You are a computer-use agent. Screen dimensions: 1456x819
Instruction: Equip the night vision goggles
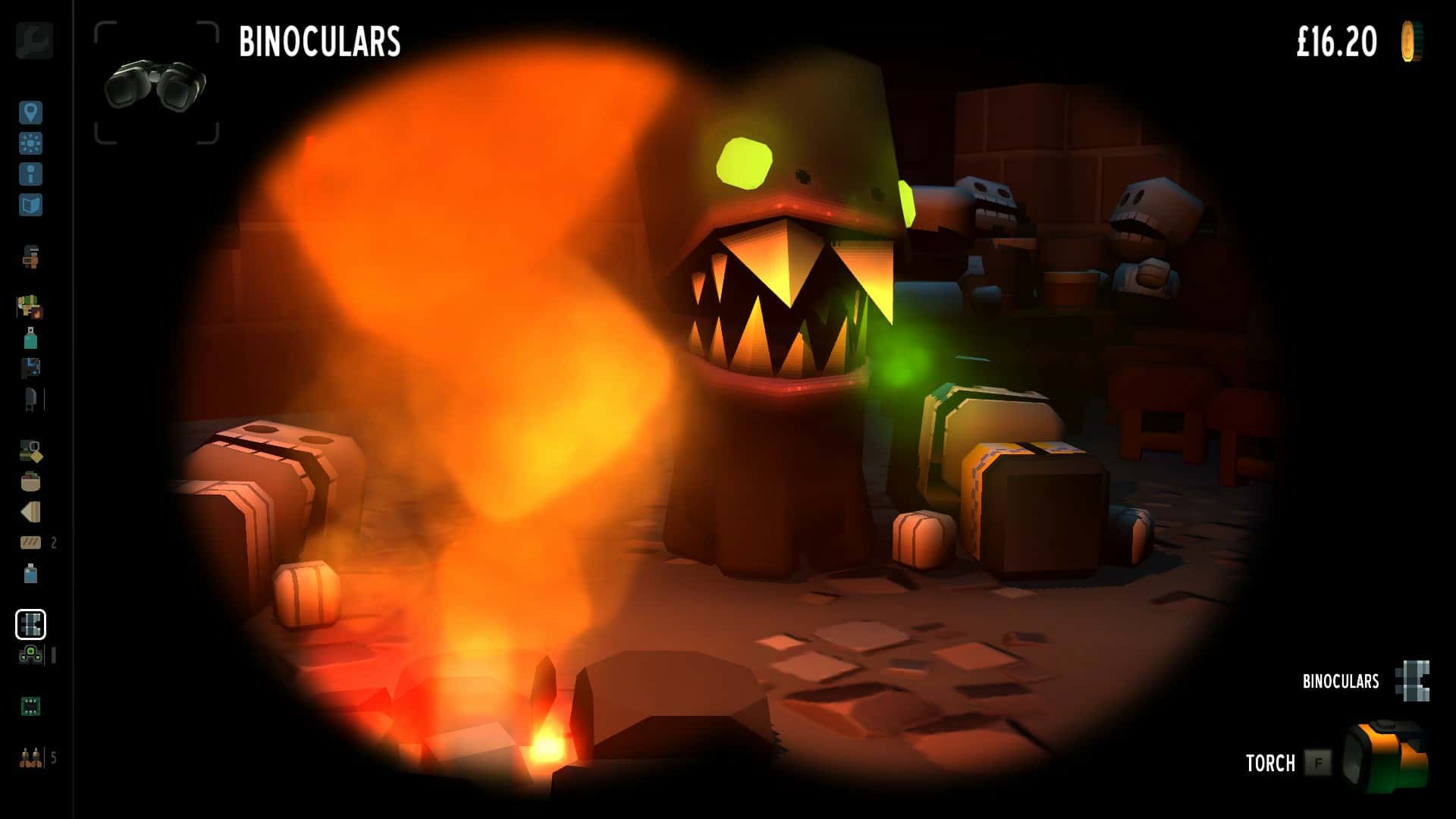coord(30,652)
